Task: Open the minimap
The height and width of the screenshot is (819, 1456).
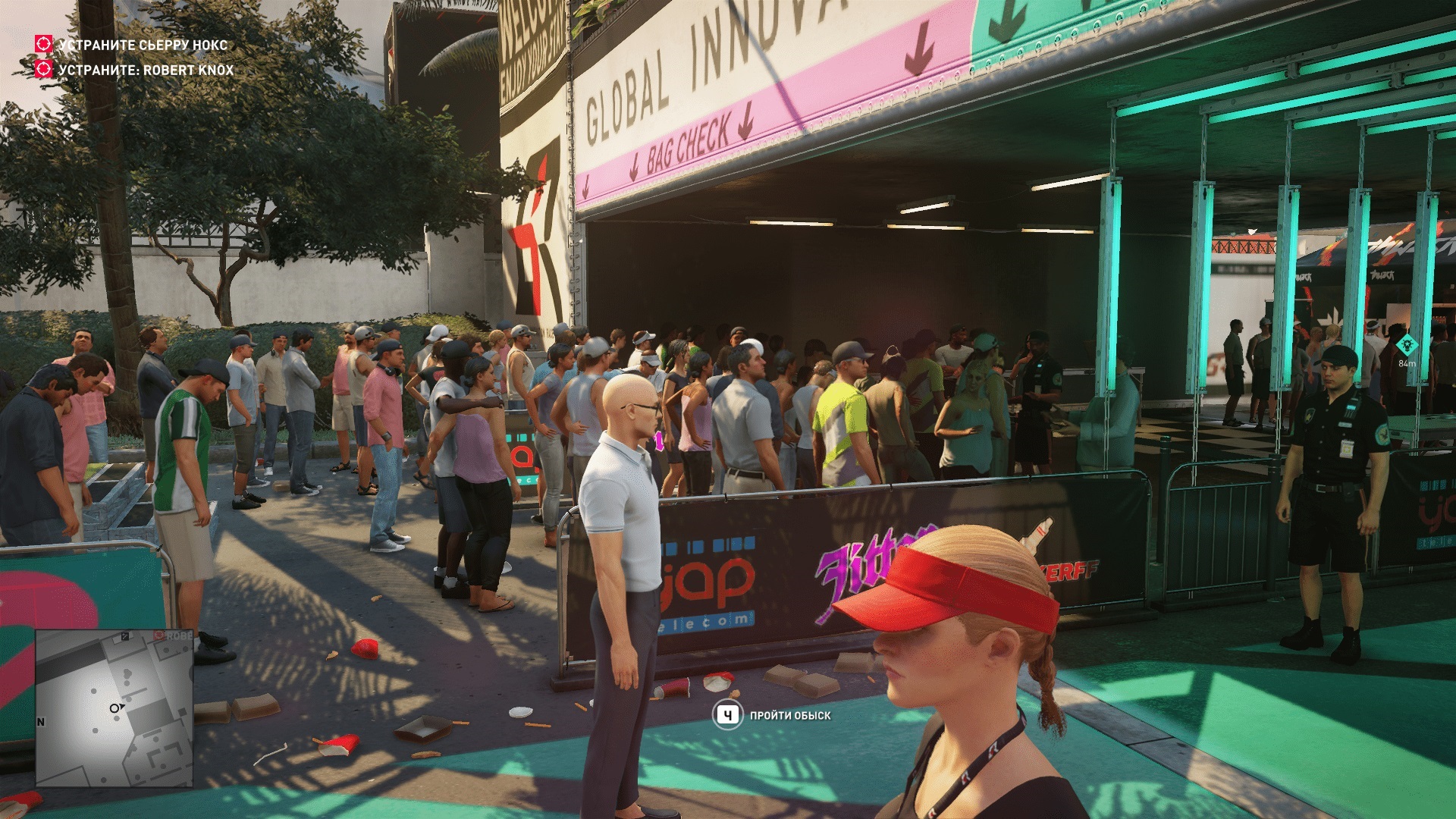Action: 114,708
